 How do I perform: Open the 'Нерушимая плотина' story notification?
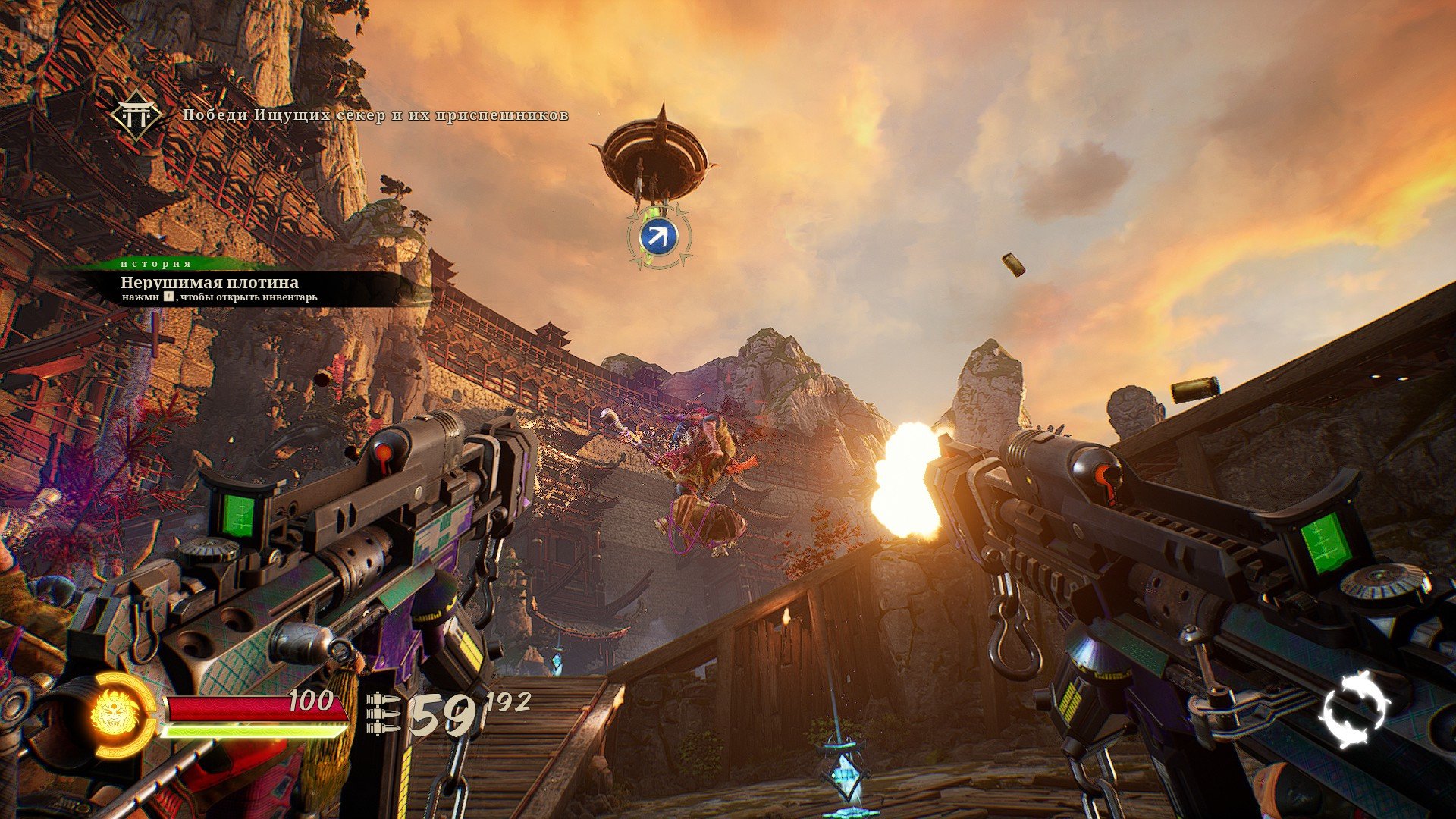pyautogui.click(x=209, y=283)
